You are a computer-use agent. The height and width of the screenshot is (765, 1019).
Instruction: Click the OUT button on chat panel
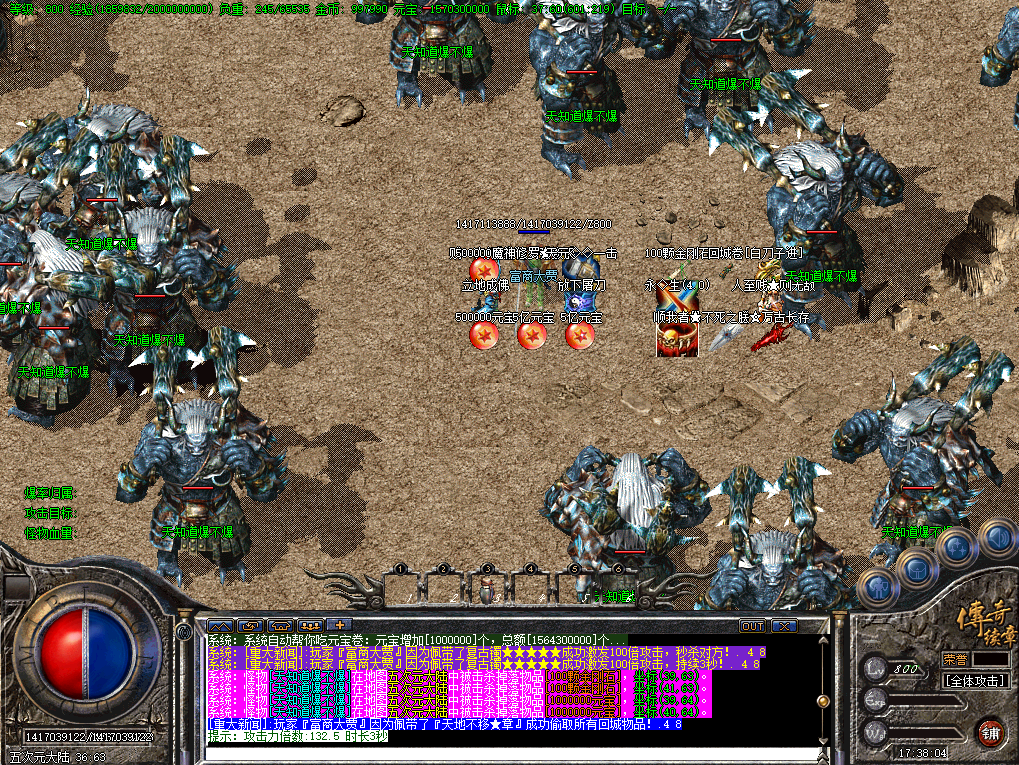(752, 626)
